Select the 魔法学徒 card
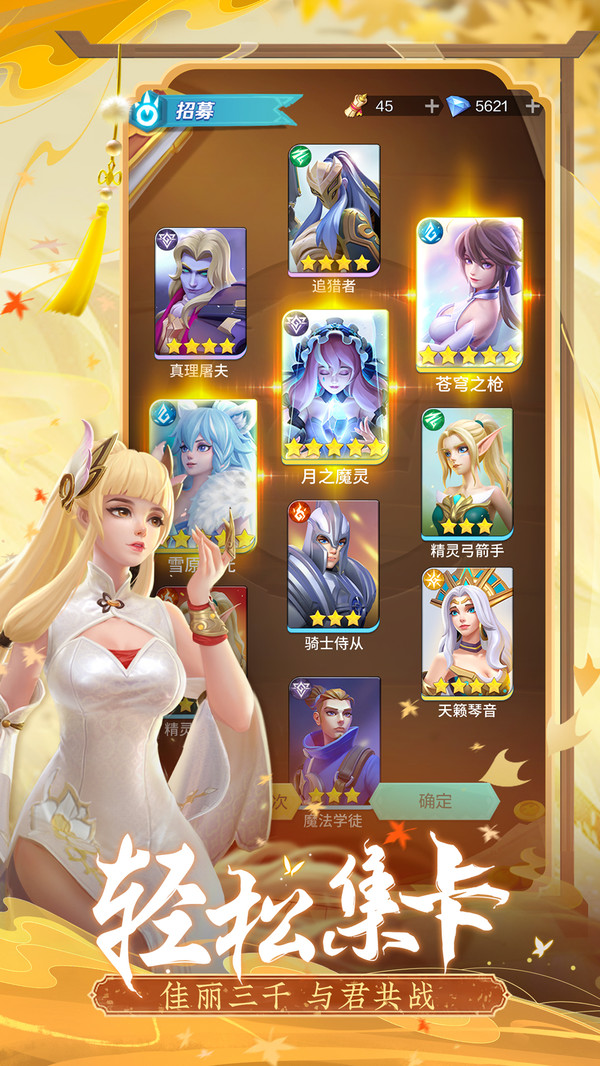Image resolution: width=600 pixels, height=1066 pixels. click(x=334, y=741)
